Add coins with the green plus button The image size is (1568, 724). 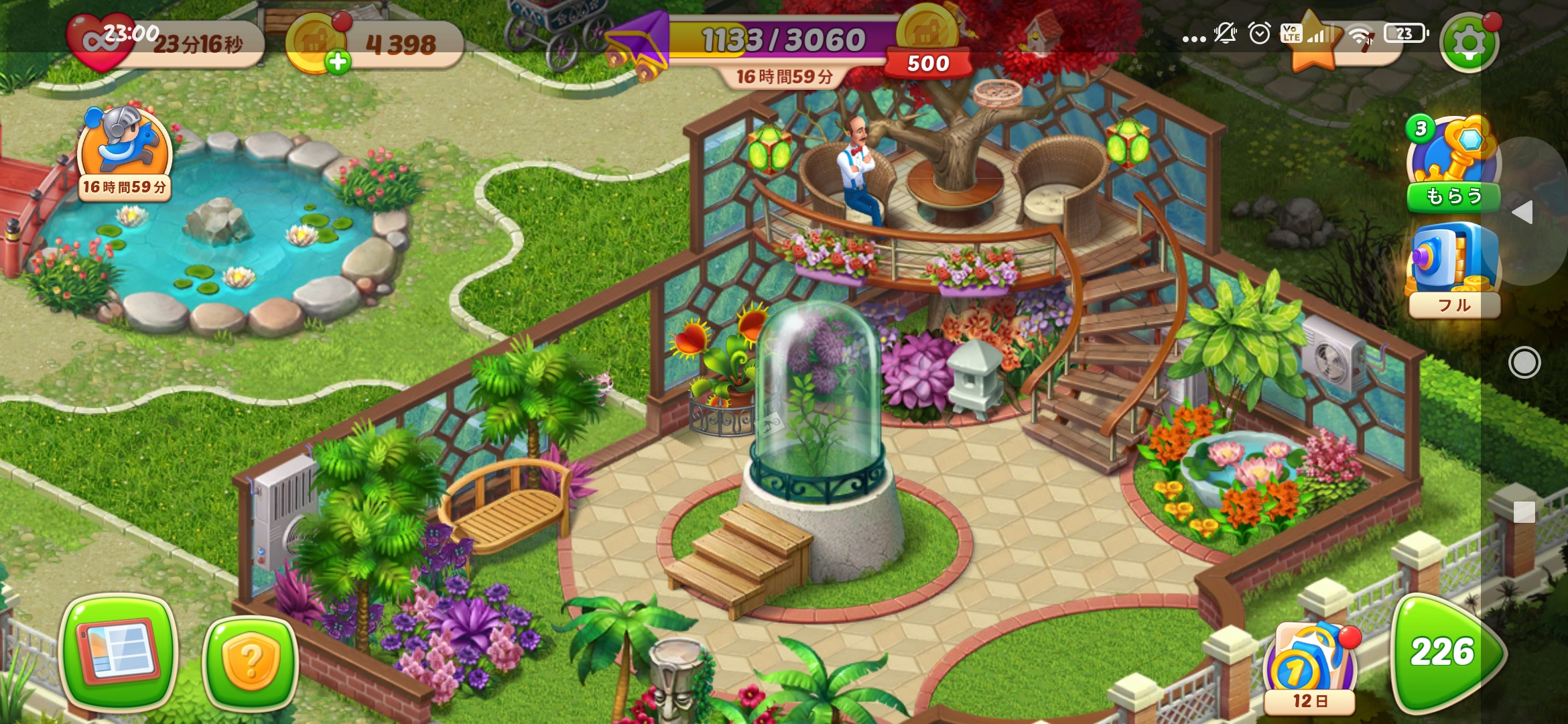tap(338, 62)
